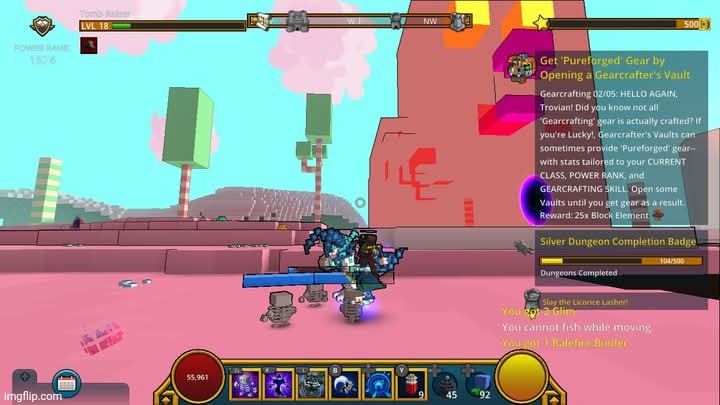The width and height of the screenshot is (720, 405).
Task: Click the red buff status icon
Action: pyautogui.click(x=89, y=45)
